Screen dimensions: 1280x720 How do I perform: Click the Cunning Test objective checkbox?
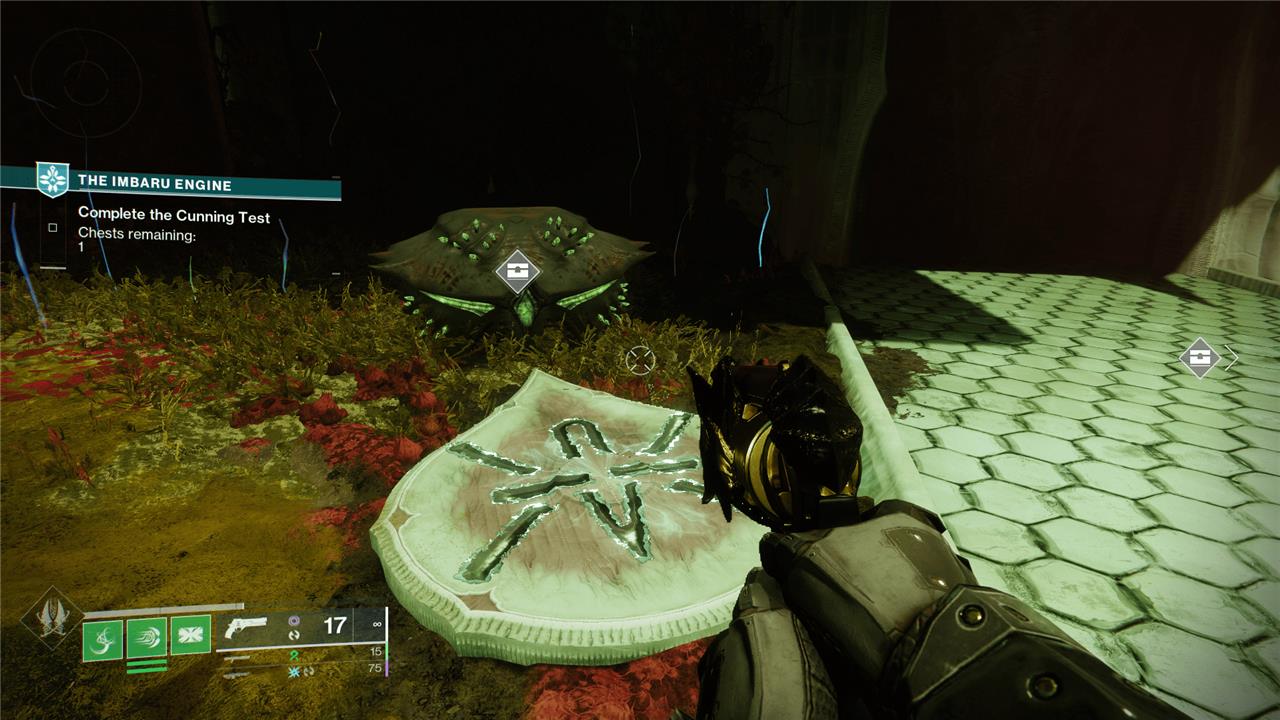(53, 227)
